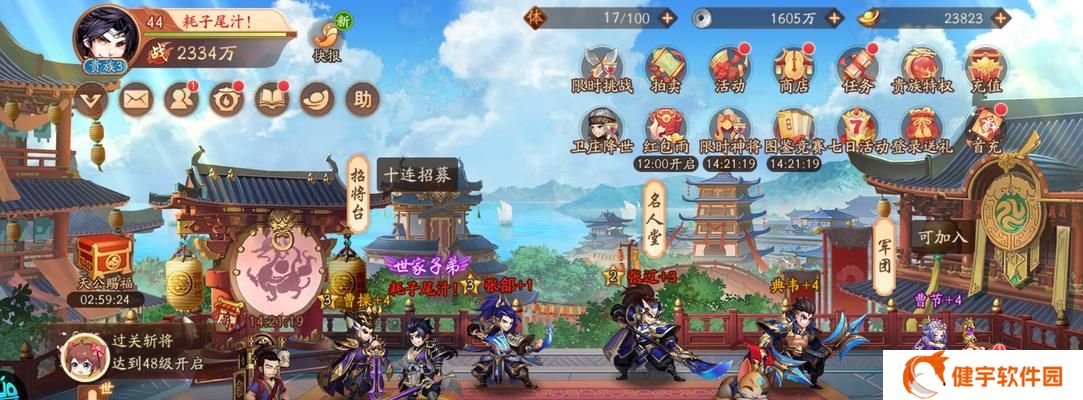
Task: Collapse the menu with the down-arrow button
Action: [91, 99]
